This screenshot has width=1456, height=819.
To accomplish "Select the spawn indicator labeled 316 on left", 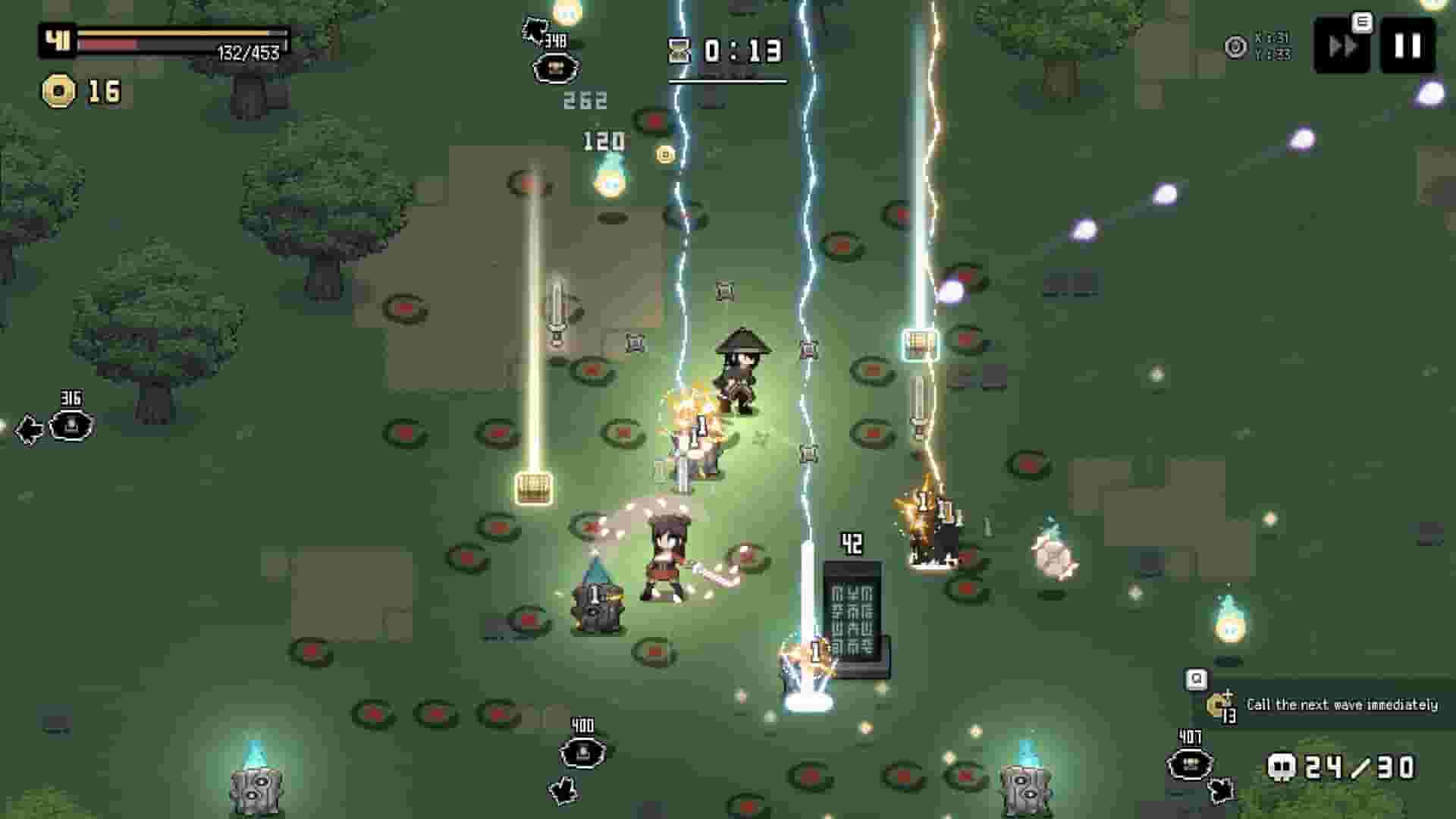I will [x=71, y=426].
